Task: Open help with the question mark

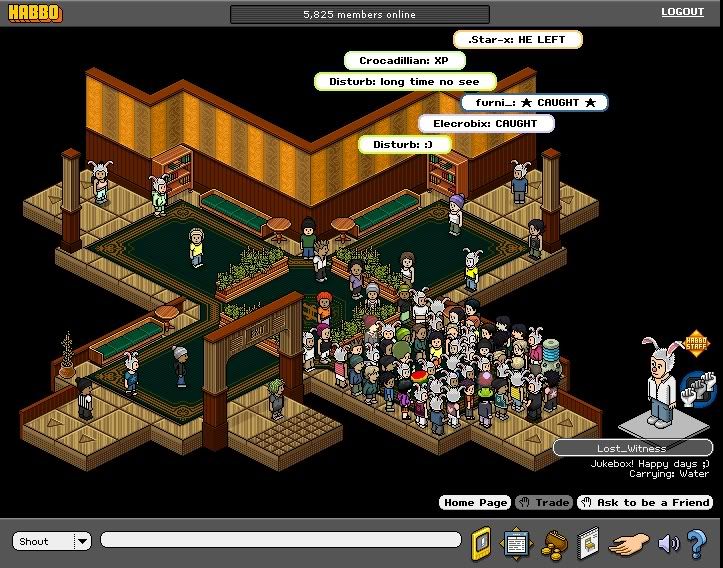Action: coord(698,543)
